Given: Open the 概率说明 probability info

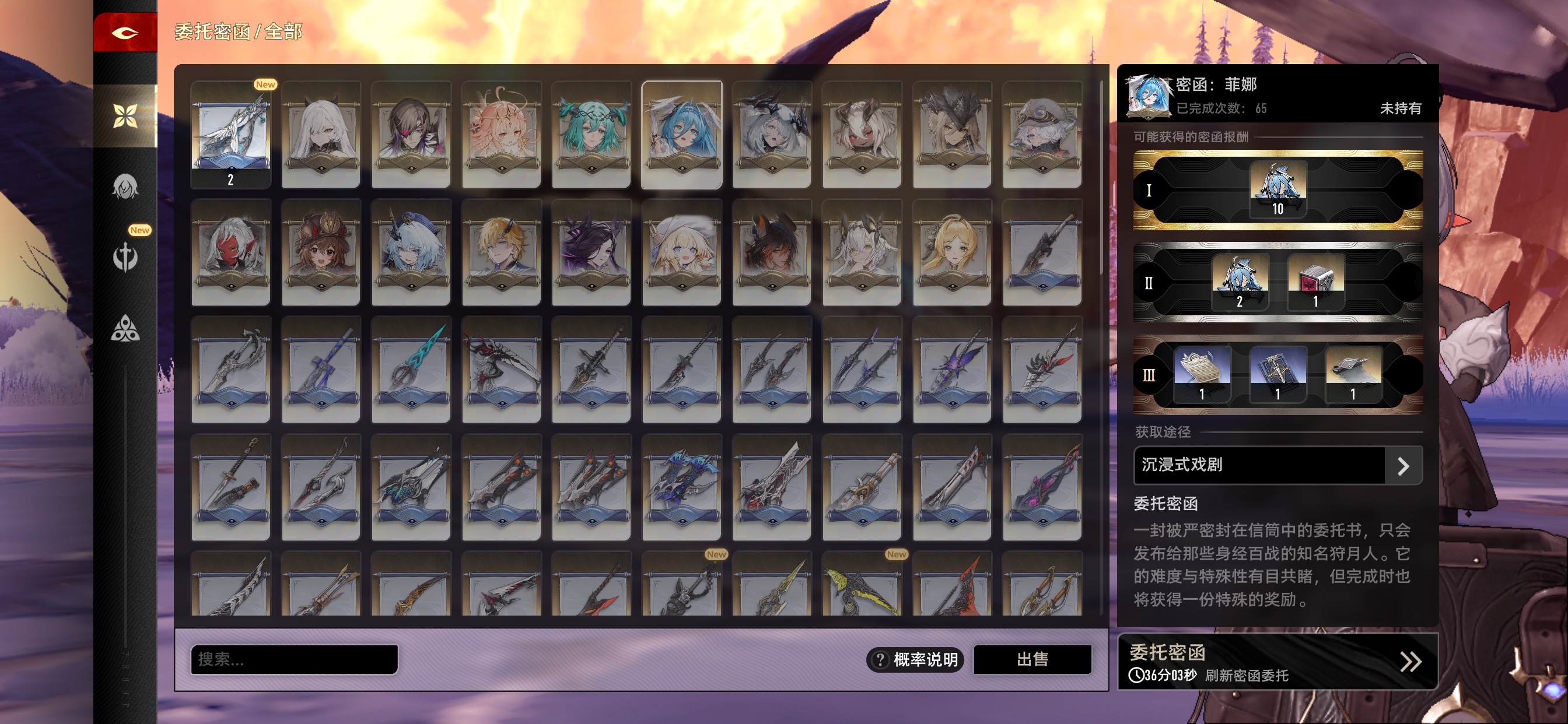Looking at the screenshot, I should [x=914, y=659].
